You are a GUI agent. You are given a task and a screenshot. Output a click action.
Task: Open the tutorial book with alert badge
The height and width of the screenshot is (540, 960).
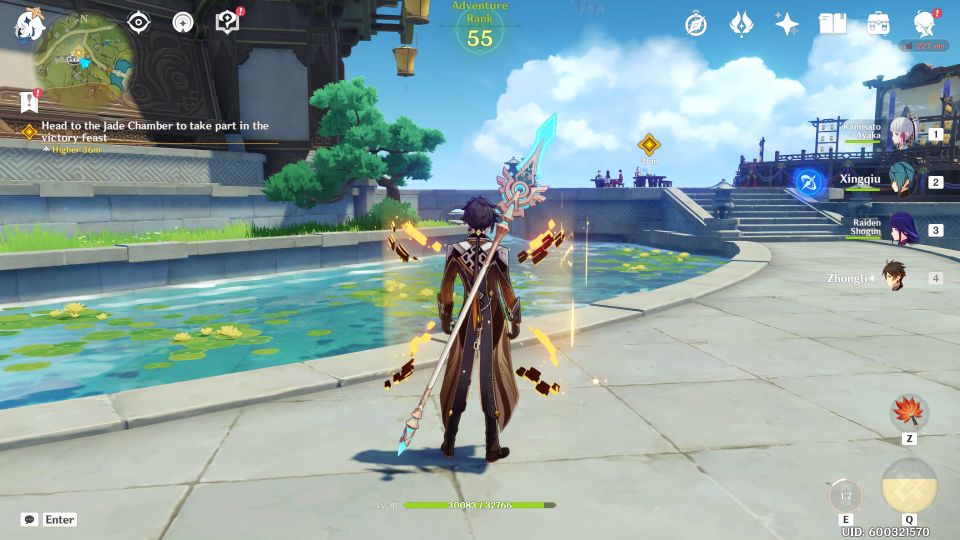228,22
